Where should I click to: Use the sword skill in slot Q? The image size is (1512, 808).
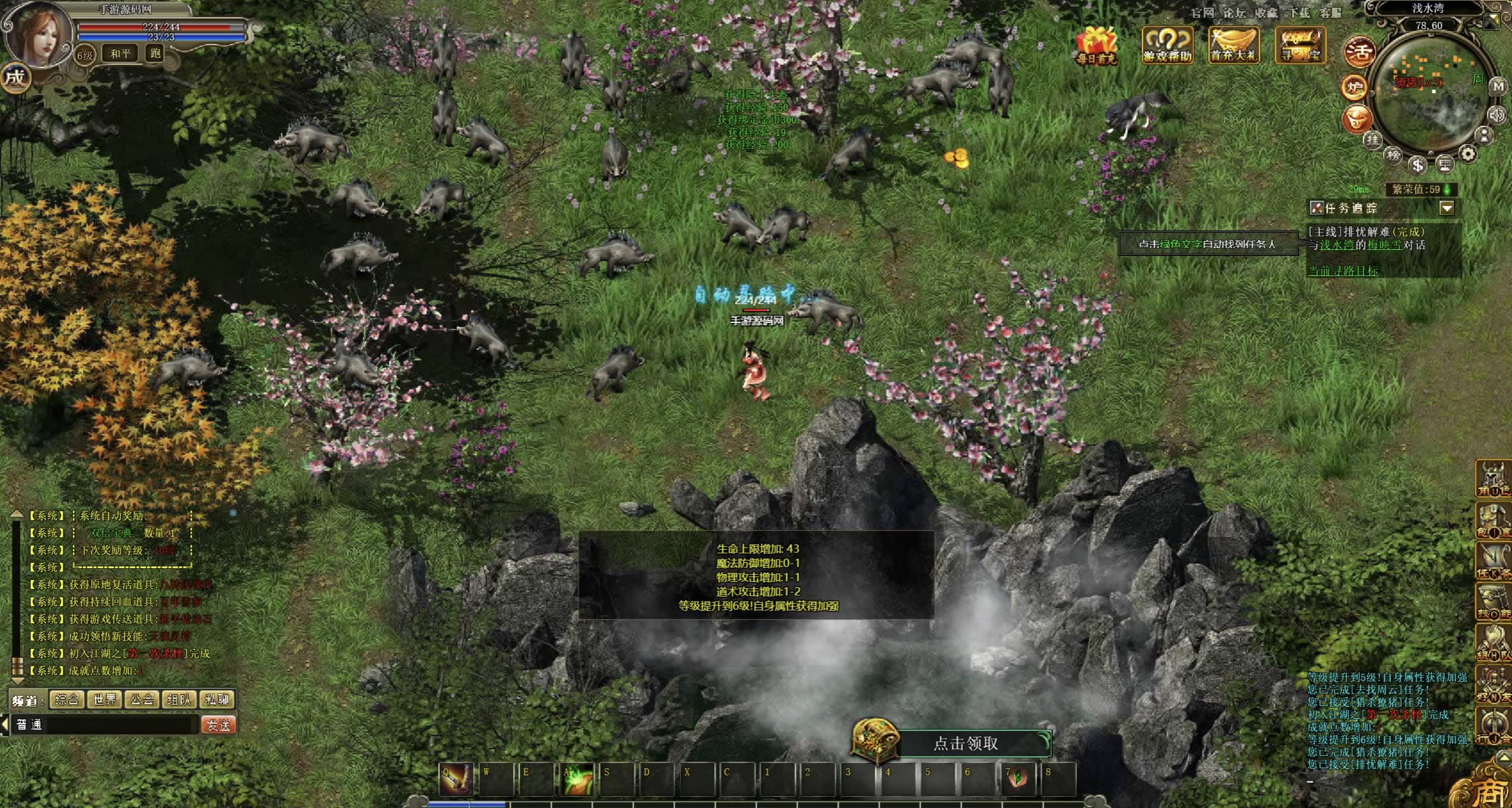point(456,779)
